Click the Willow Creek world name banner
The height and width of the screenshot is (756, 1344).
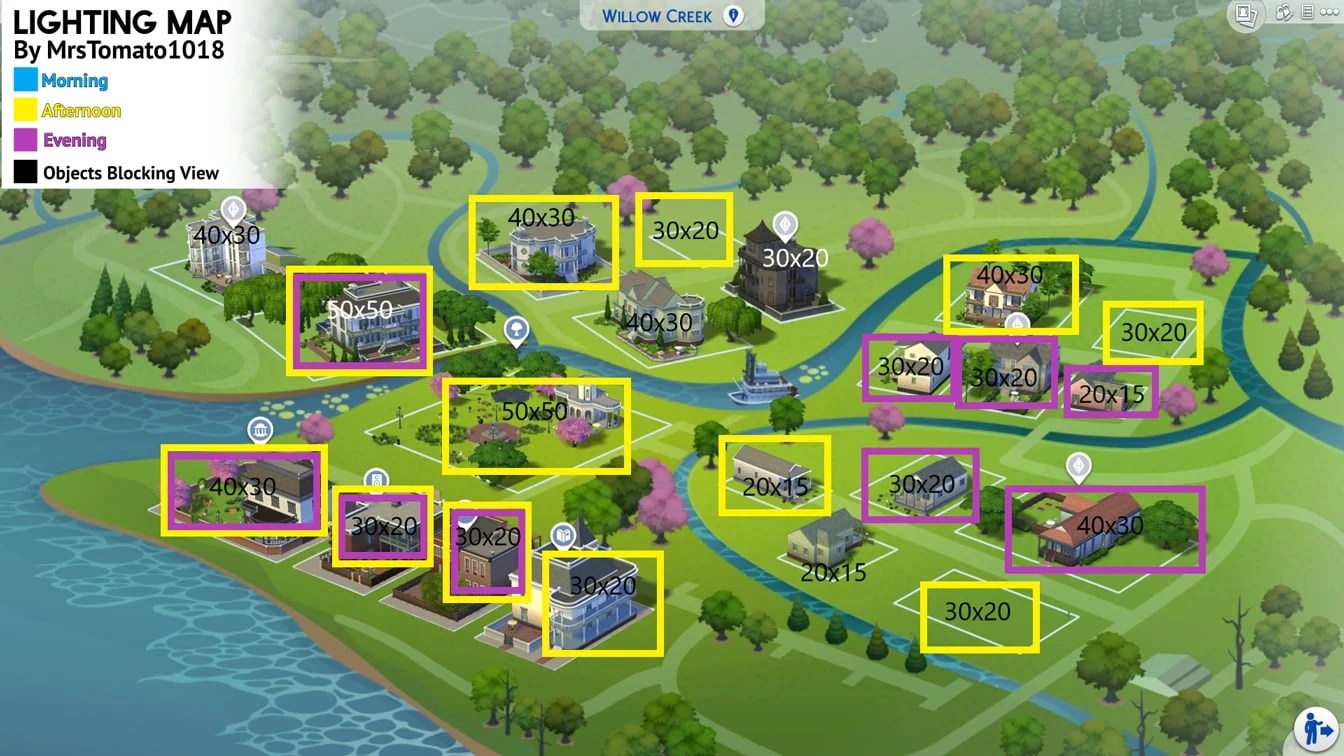pos(660,16)
